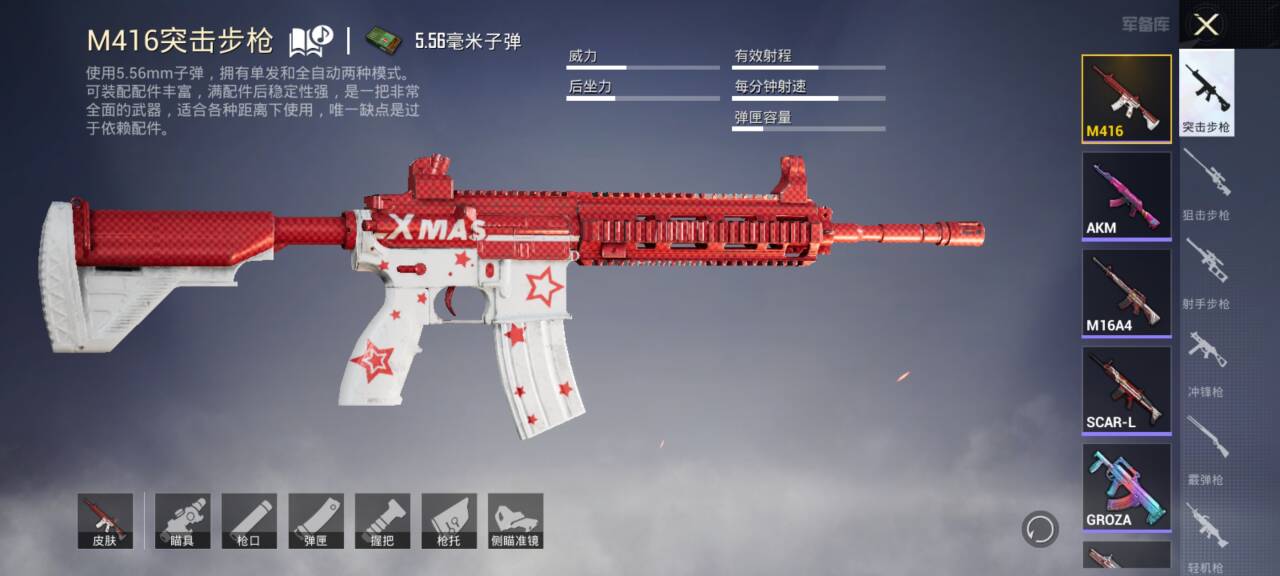Click the circular rotate-reset view button
Image resolution: width=1280 pixels, height=576 pixels.
pos(1040,528)
